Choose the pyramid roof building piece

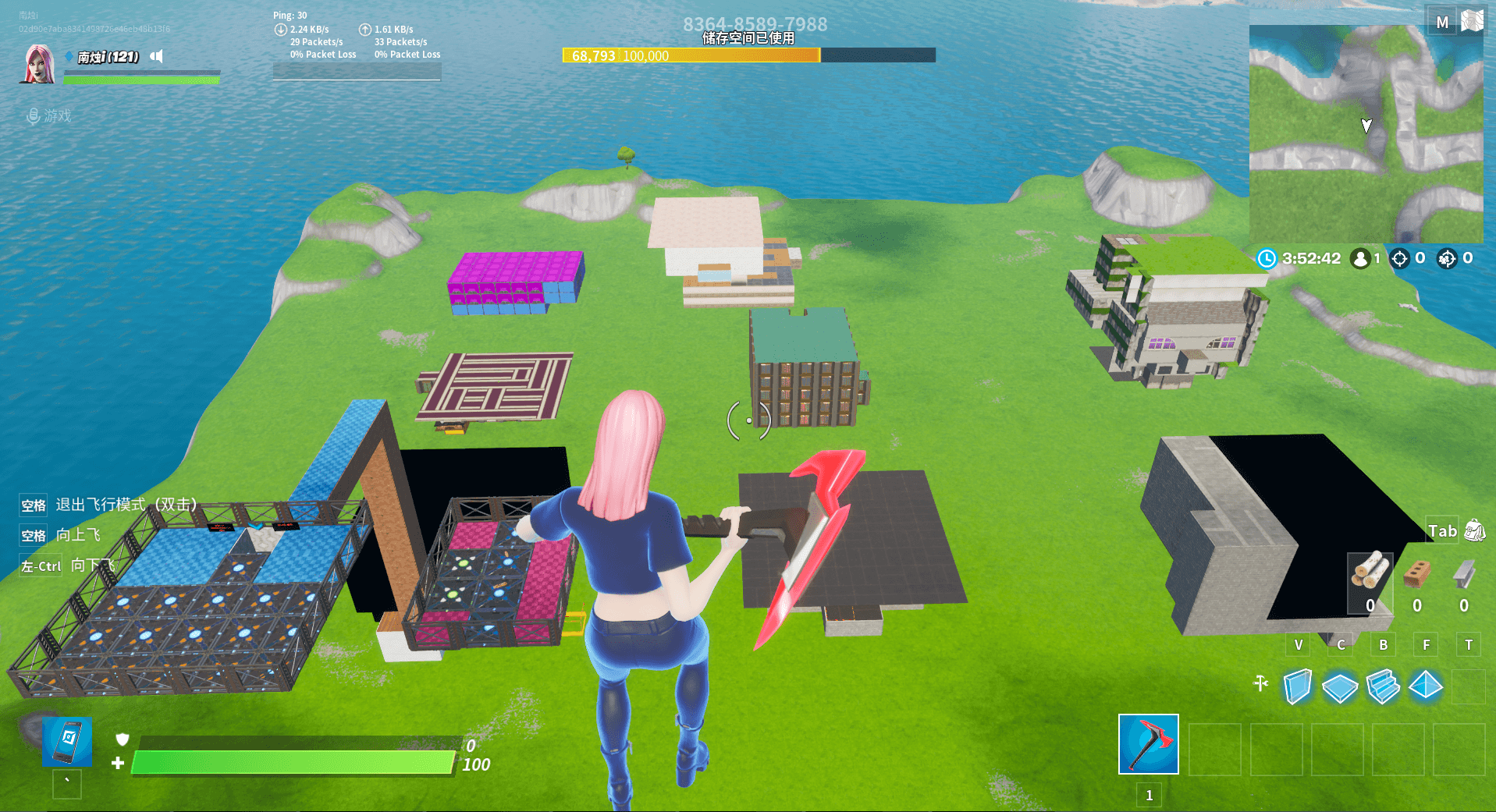(x=1426, y=686)
